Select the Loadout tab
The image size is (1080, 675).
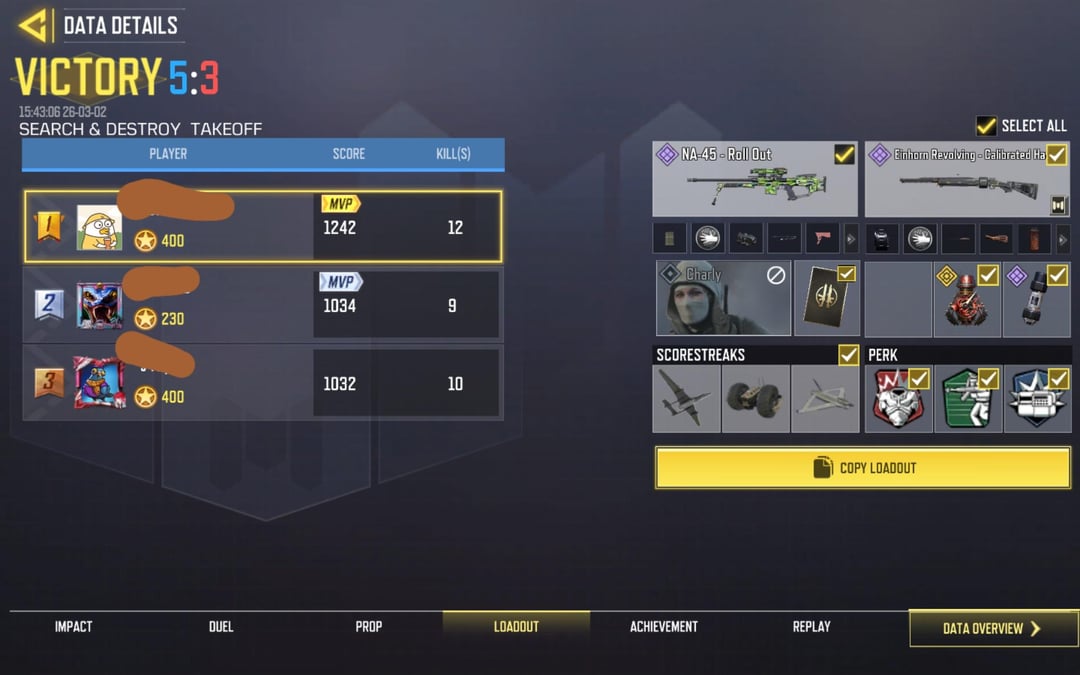(x=516, y=627)
